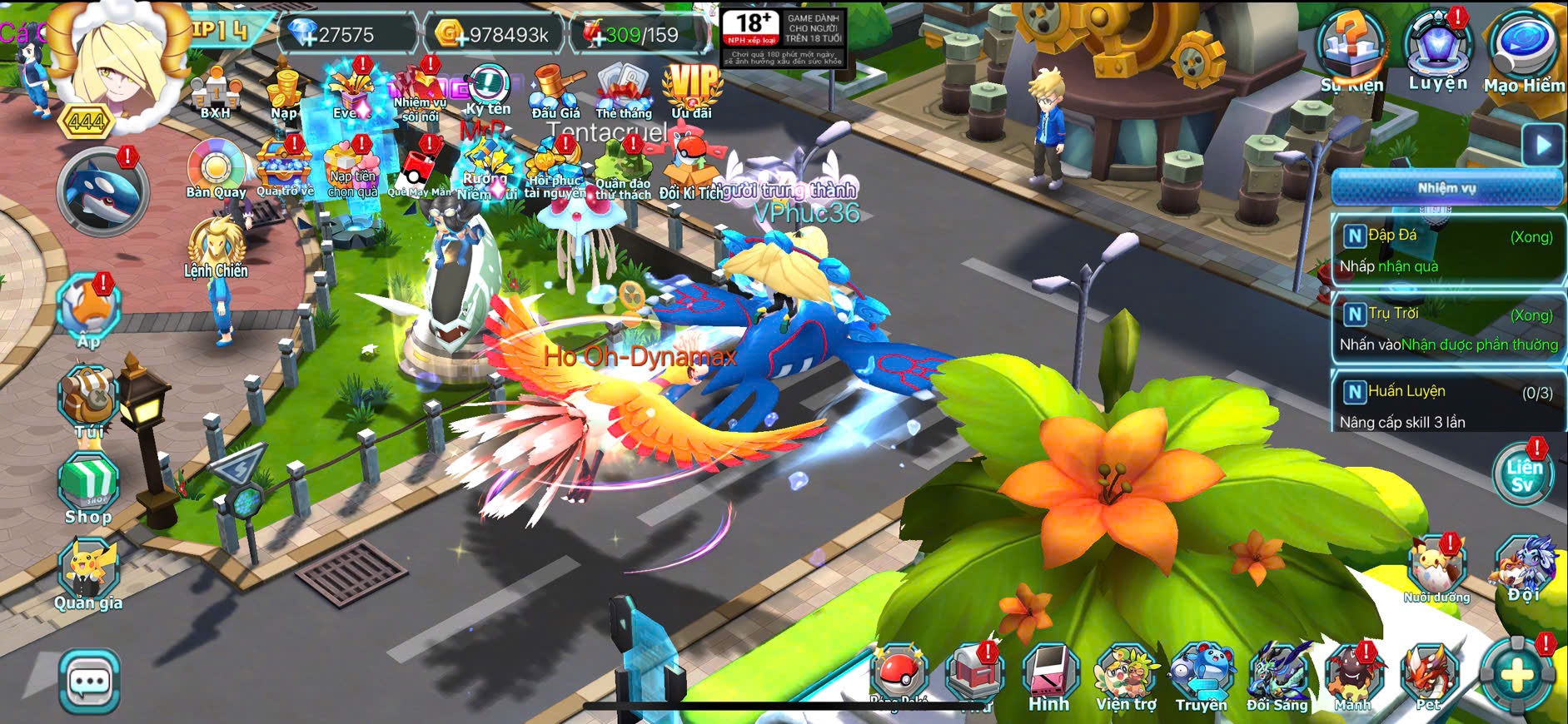This screenshot has width=1568, height=724.
Task: Open the Túi backpack inventory
Action: pyautogui.click(x=89, y=399)
